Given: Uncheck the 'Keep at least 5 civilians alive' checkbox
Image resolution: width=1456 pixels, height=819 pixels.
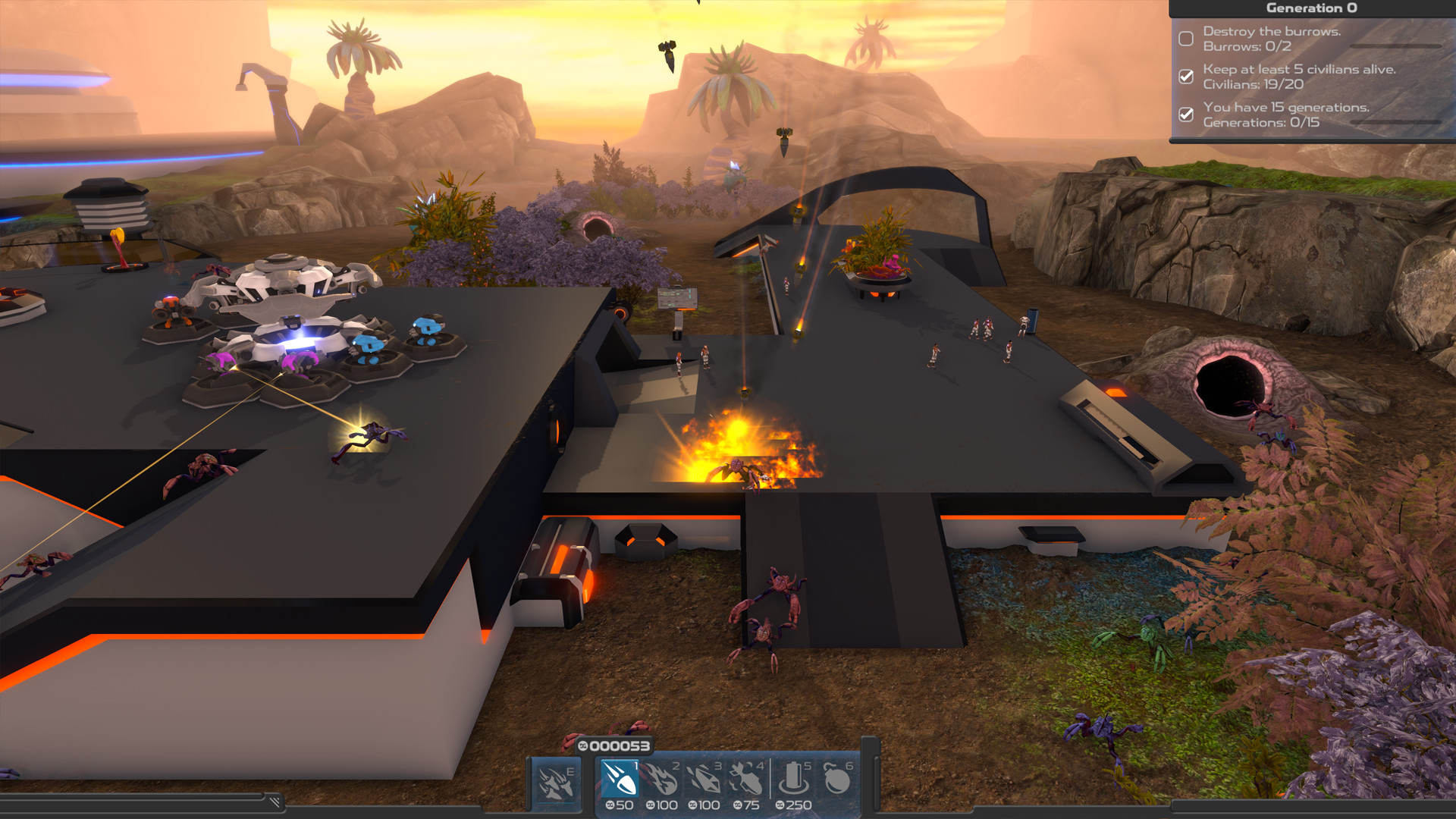Looking at the screenshot, I should click(x=1186, y=77).
